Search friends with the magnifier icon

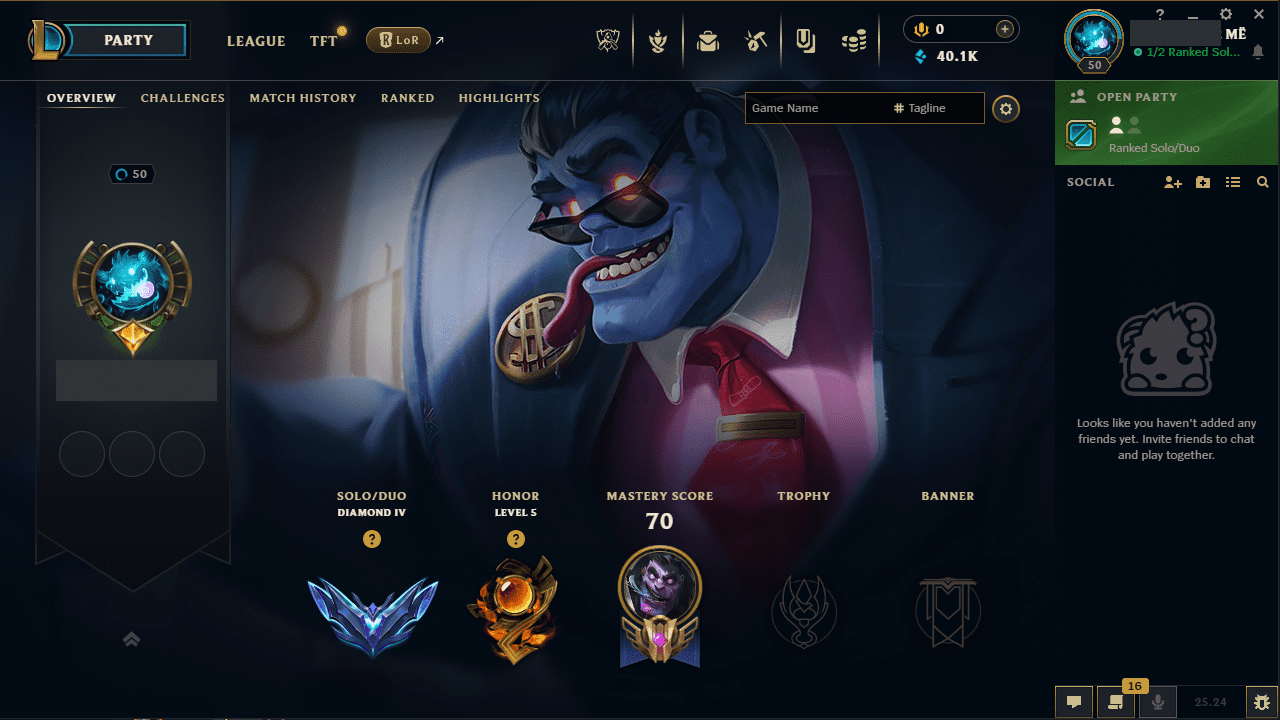1262,182
